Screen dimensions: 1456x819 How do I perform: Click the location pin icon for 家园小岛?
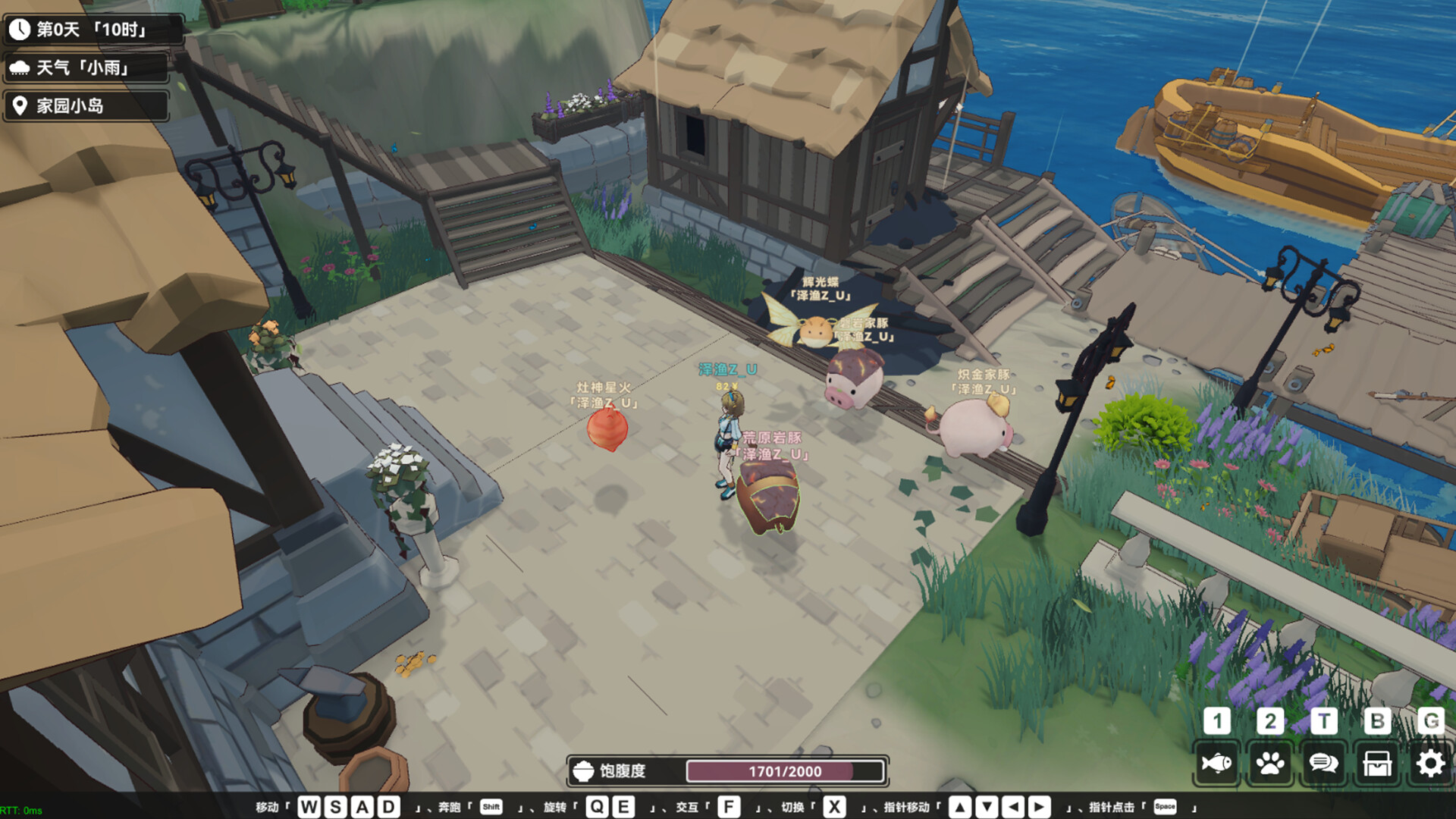pos(21,106)
